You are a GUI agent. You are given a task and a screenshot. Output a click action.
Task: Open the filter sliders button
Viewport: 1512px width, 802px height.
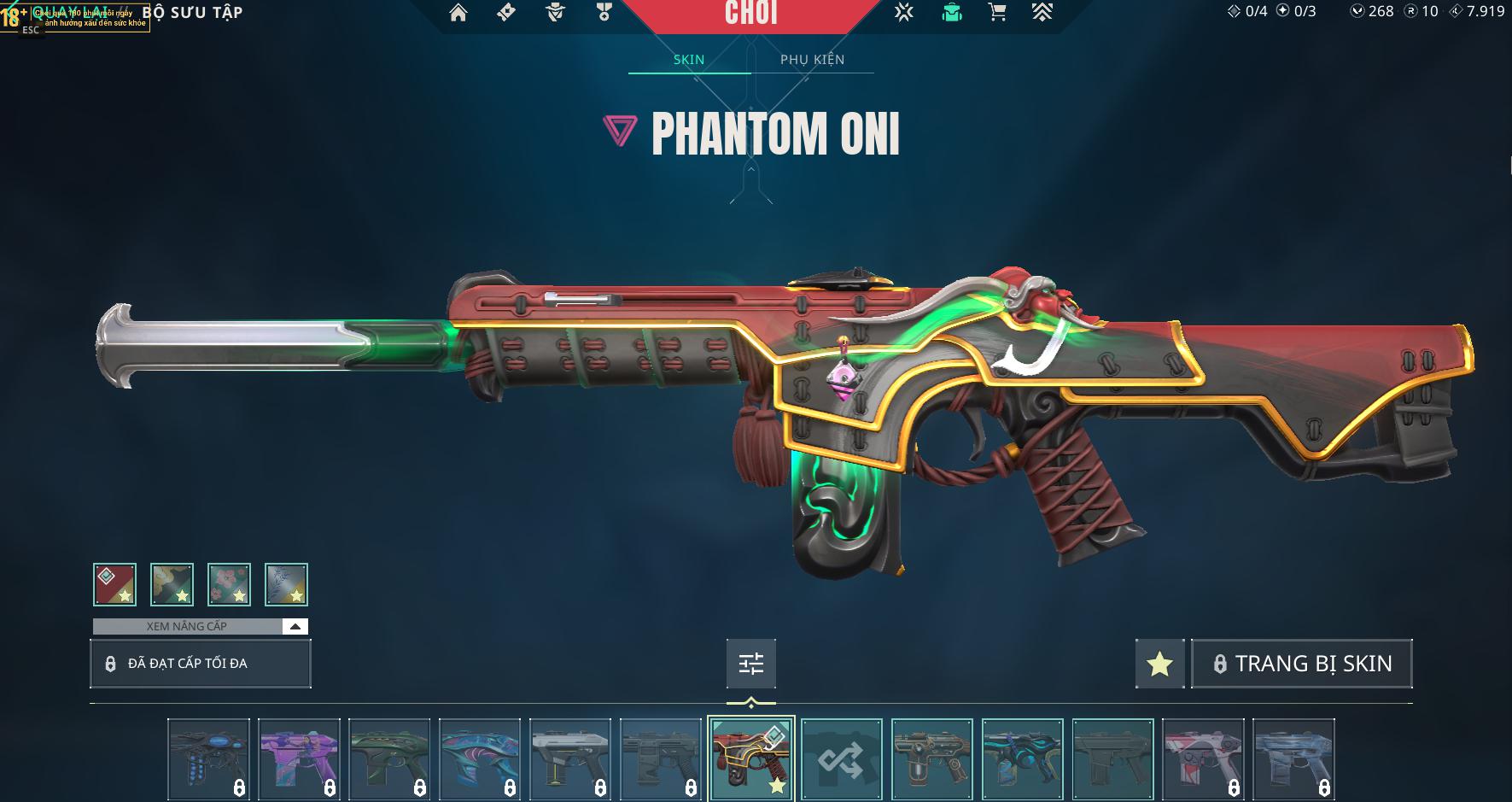tap(751, 664)
